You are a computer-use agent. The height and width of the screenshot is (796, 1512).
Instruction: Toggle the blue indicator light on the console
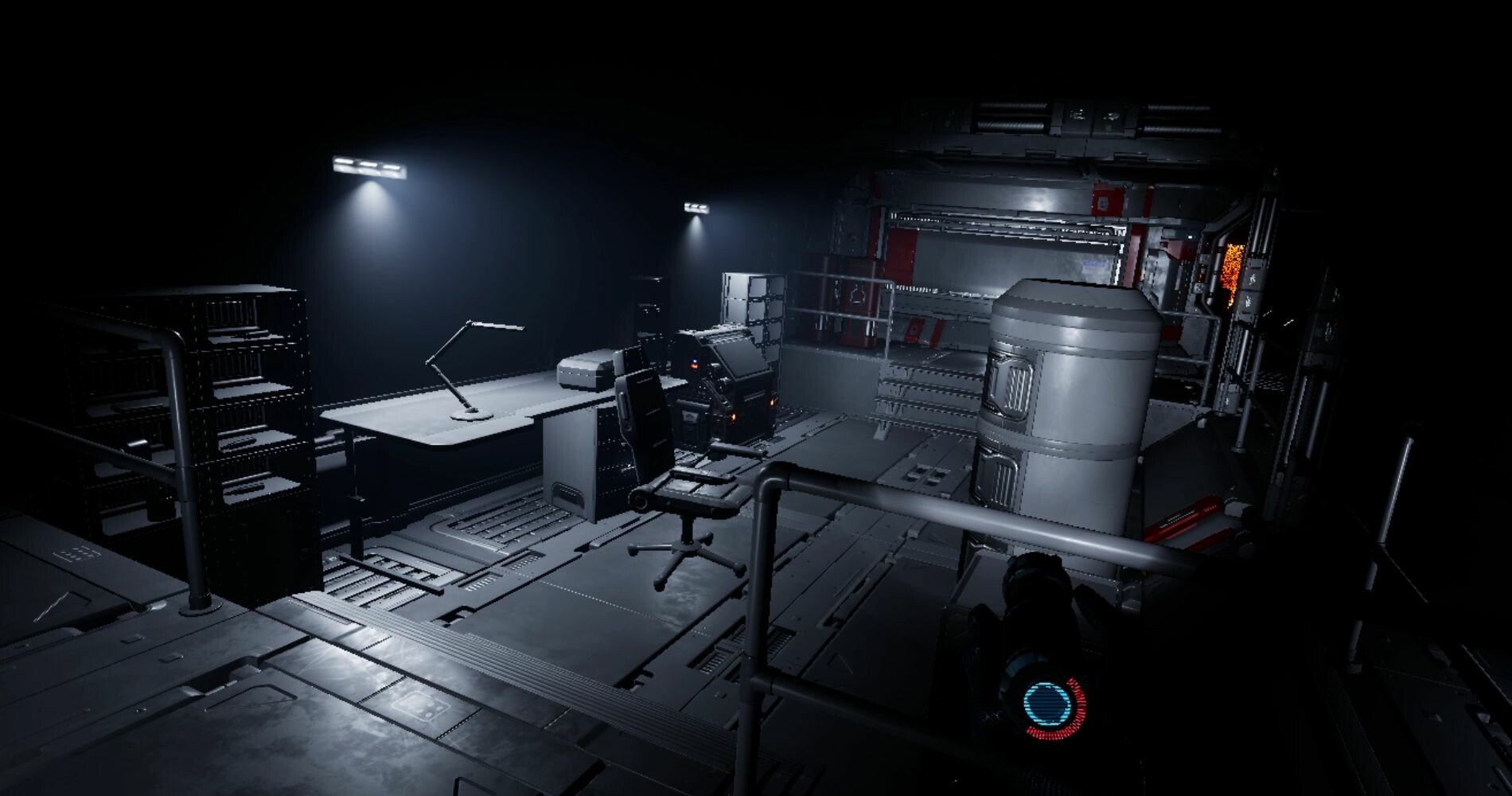coord(694,360)
